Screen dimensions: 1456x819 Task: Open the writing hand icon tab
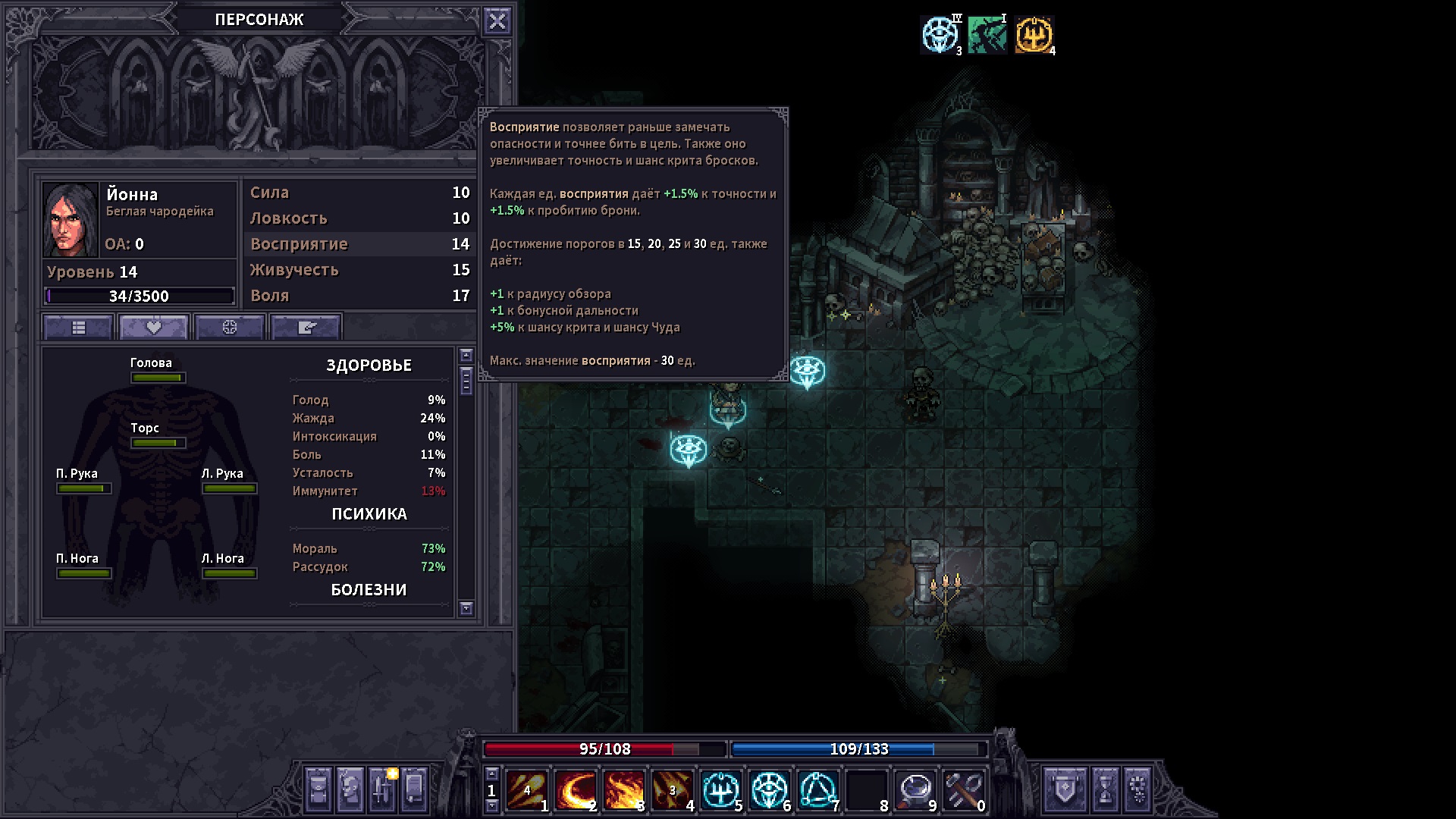point(306,328)
